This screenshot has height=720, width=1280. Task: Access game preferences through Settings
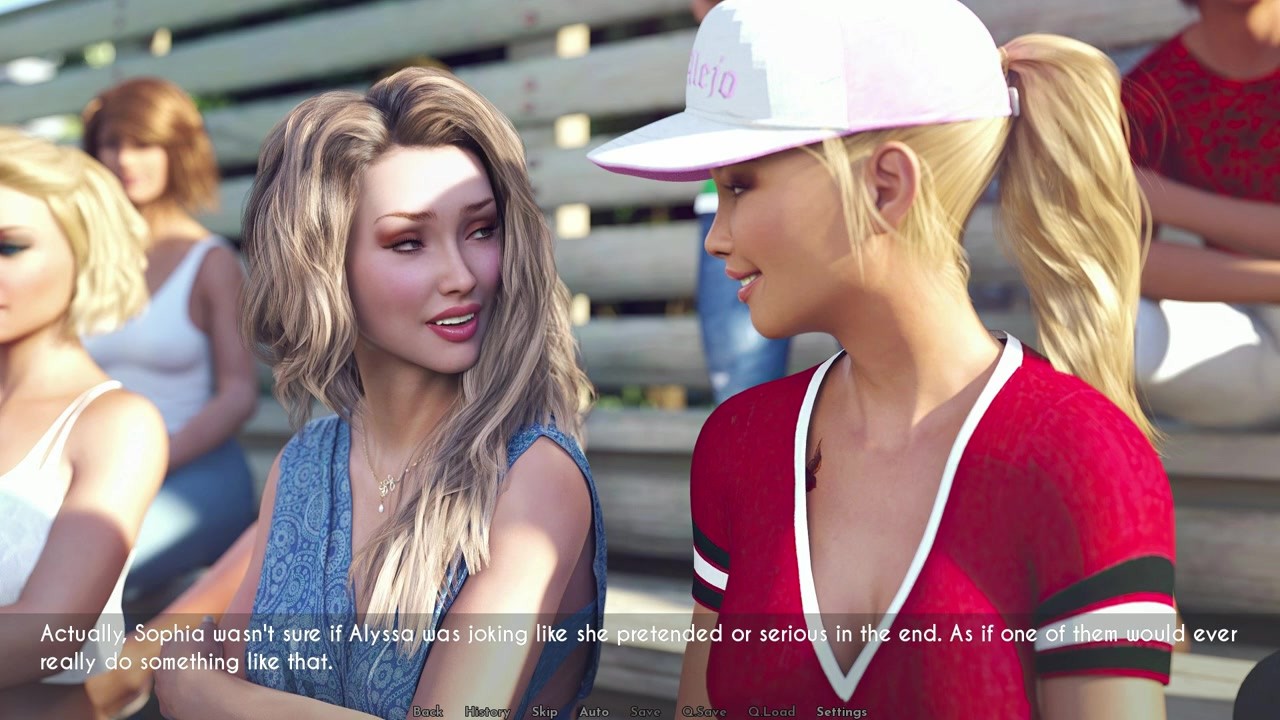(841, 713)
